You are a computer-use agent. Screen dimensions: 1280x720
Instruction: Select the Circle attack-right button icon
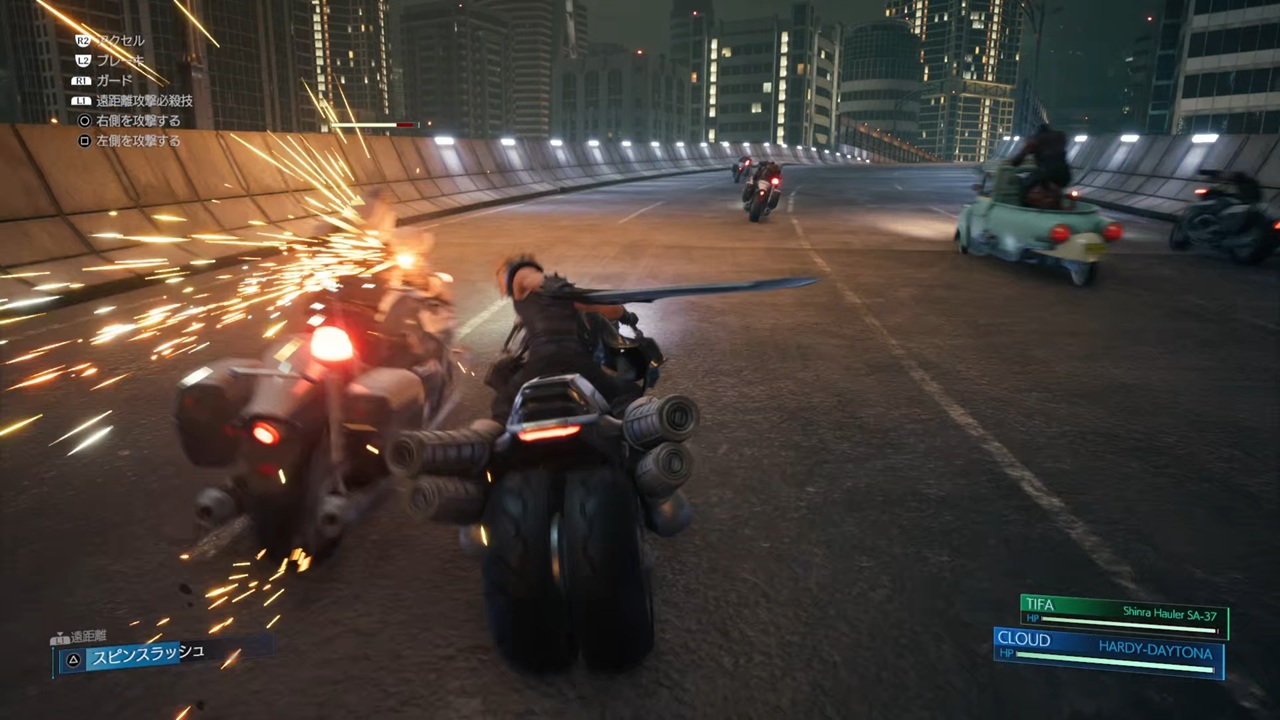point(85,121)
